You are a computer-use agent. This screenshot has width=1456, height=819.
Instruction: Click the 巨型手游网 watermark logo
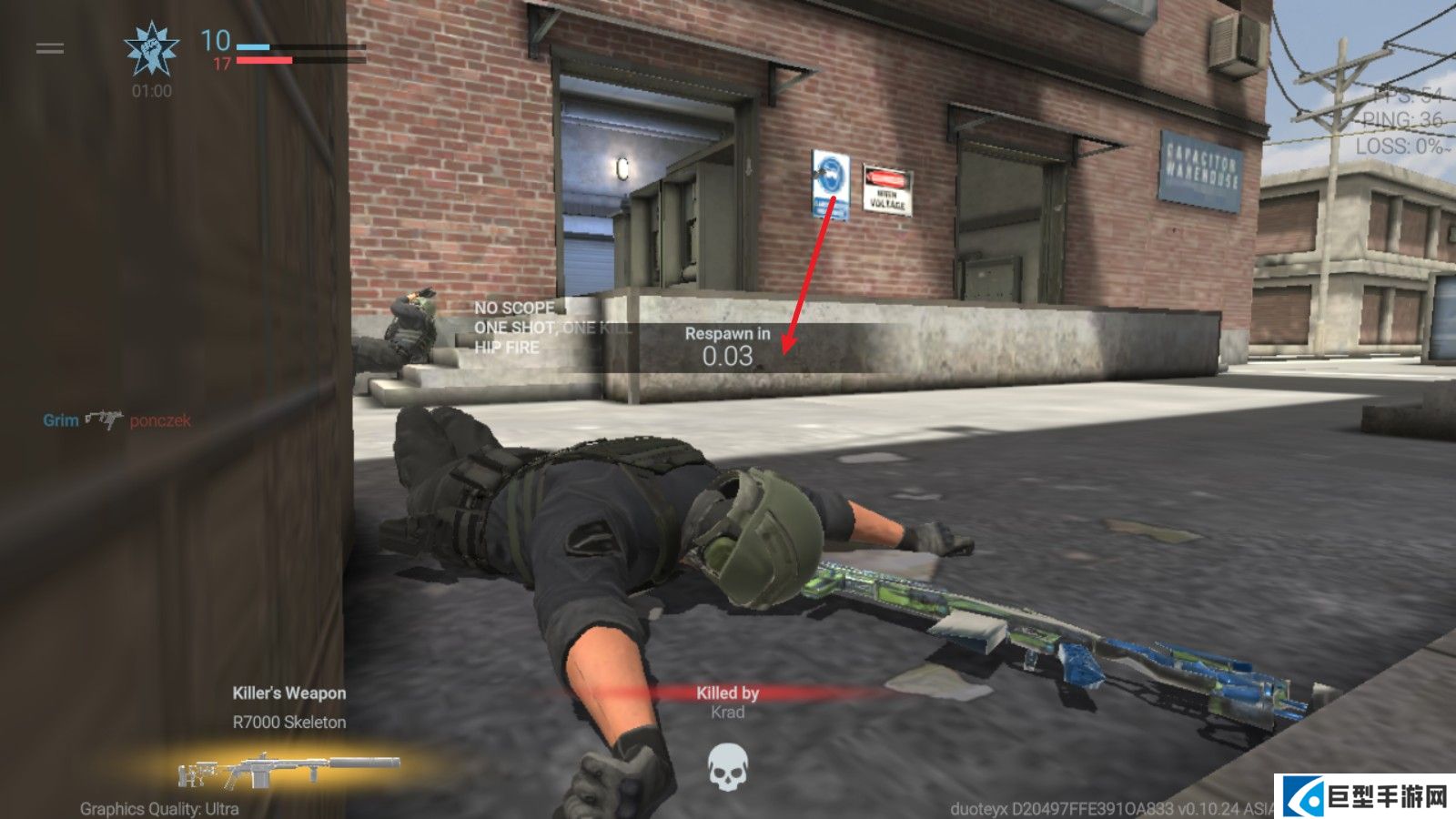(1367, 797)
